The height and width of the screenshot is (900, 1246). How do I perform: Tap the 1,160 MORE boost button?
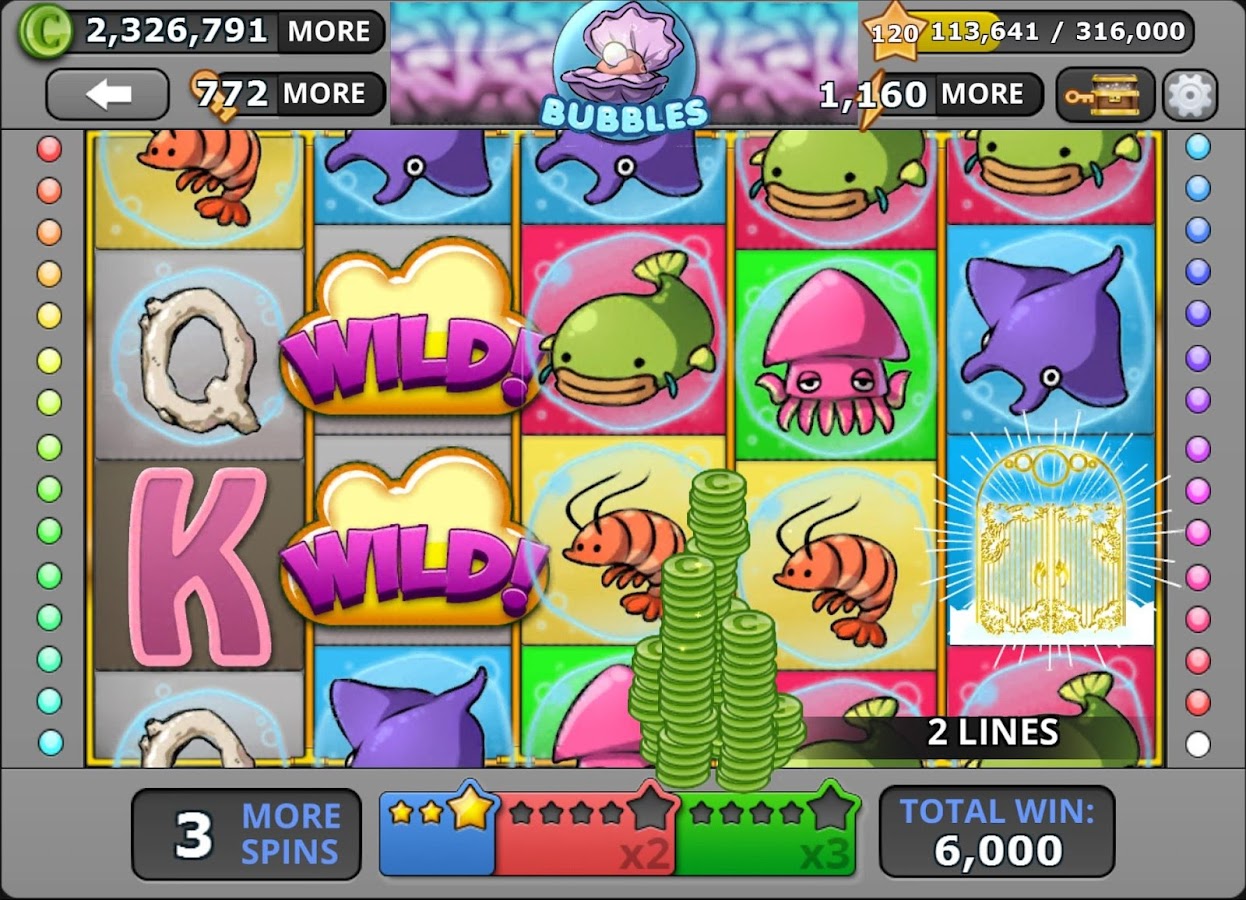point(982,95)
